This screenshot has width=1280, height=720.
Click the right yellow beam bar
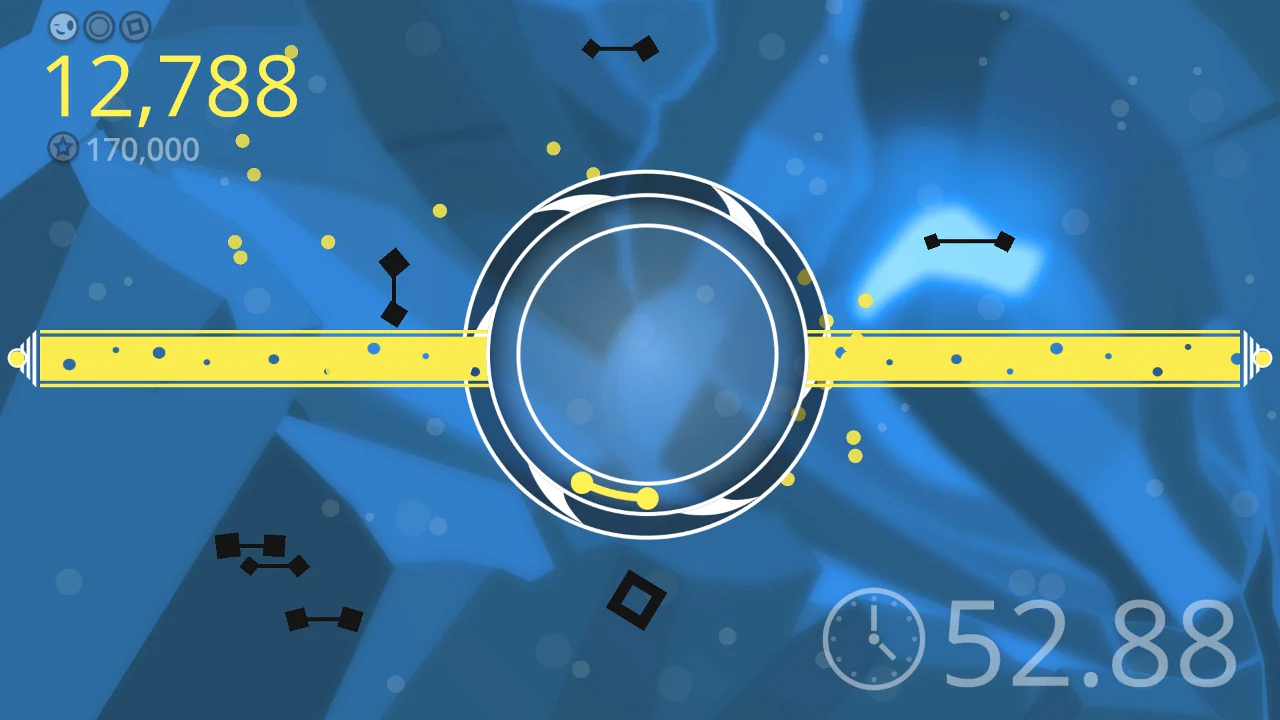(1030, 360)
